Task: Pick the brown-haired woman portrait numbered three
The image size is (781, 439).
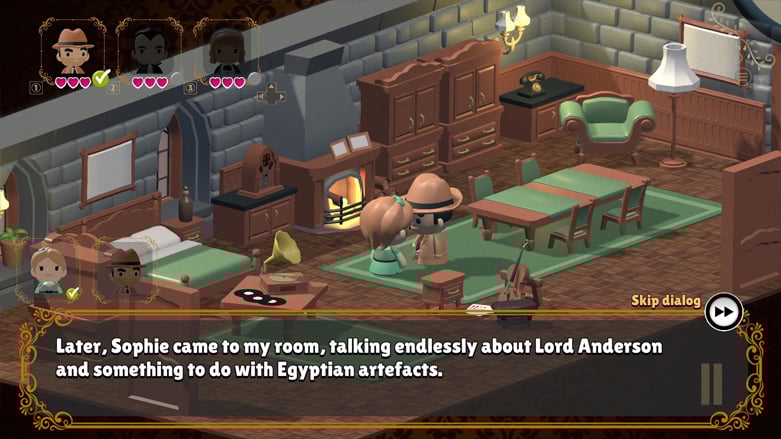Action: (226, 47)
